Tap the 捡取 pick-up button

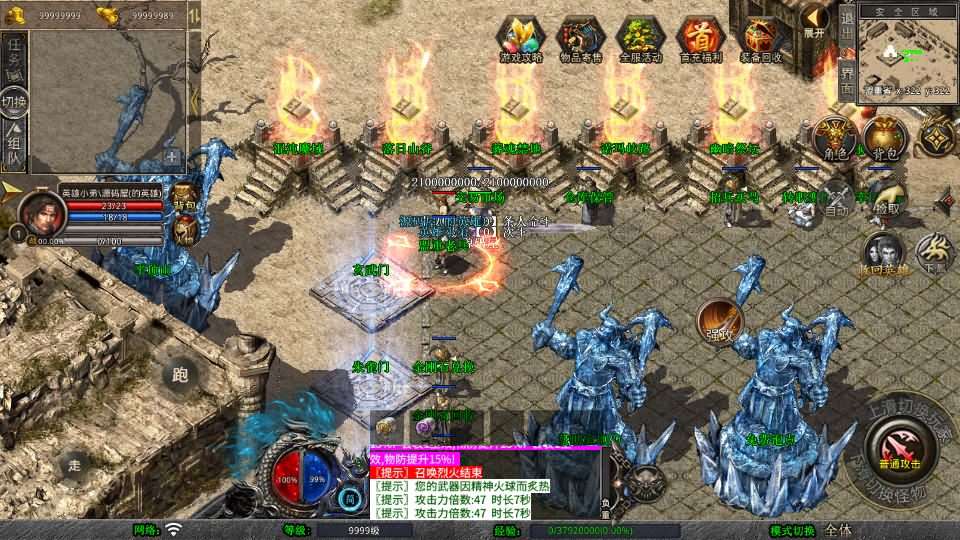pos(885,198)
